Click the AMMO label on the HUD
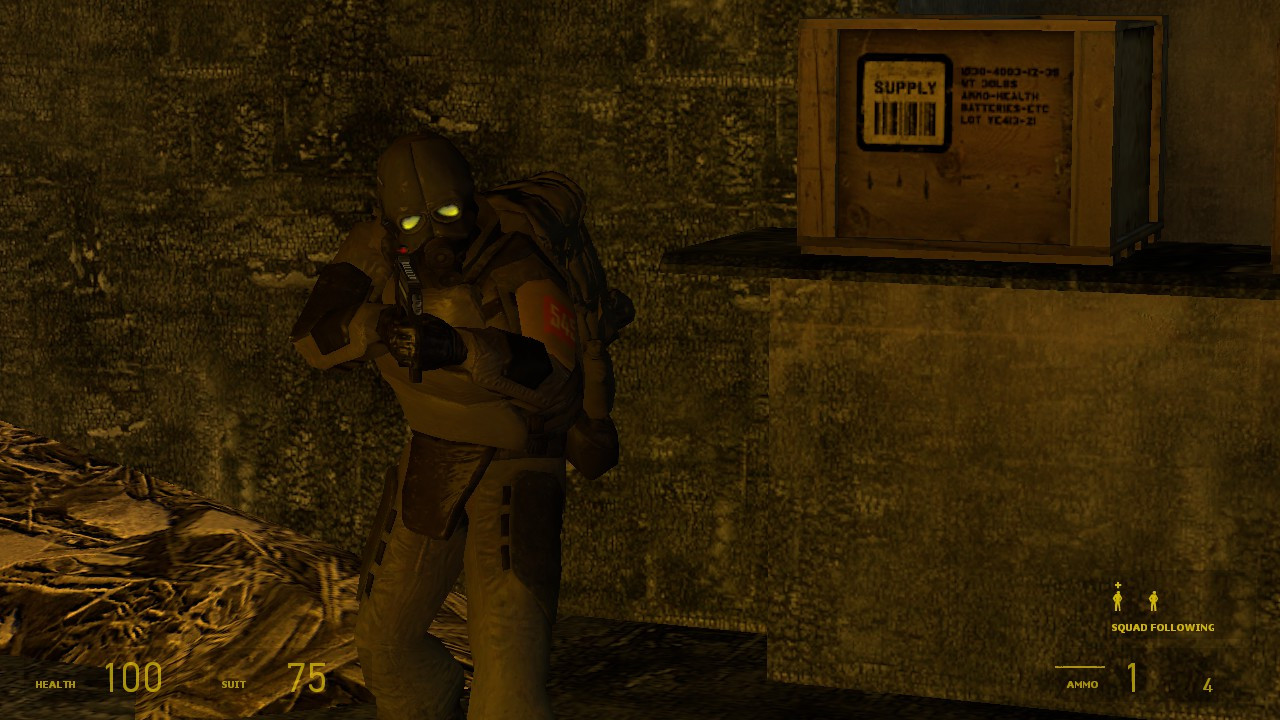The width and height of the screenshot is (1280, 720). (x=1081, y=684)
